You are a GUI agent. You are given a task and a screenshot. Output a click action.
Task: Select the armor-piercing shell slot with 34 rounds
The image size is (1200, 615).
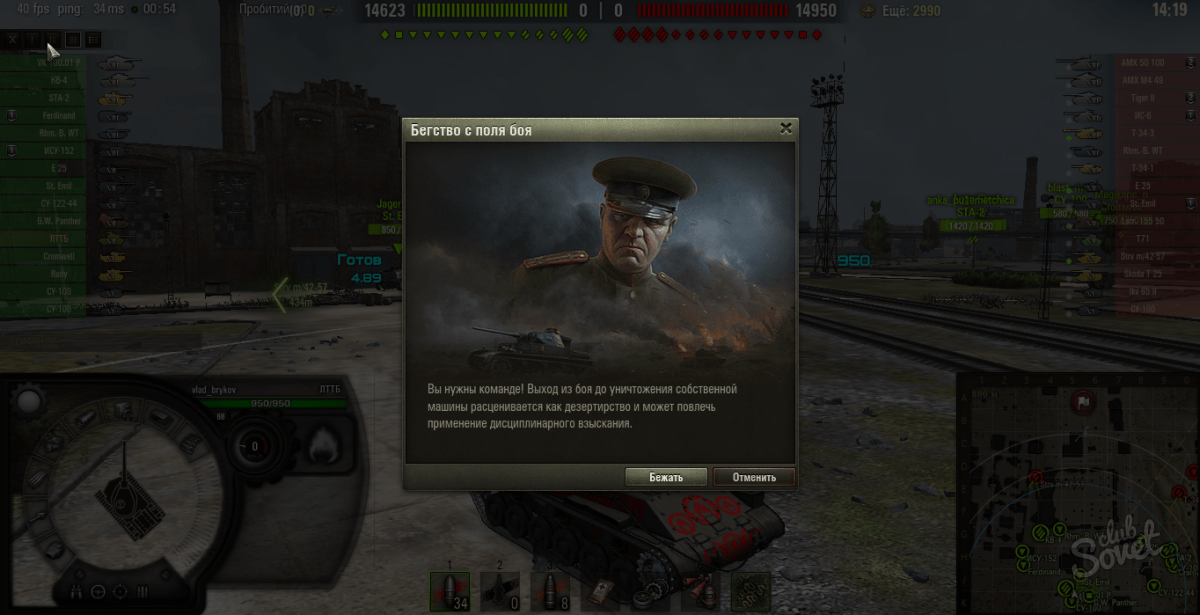449,590
